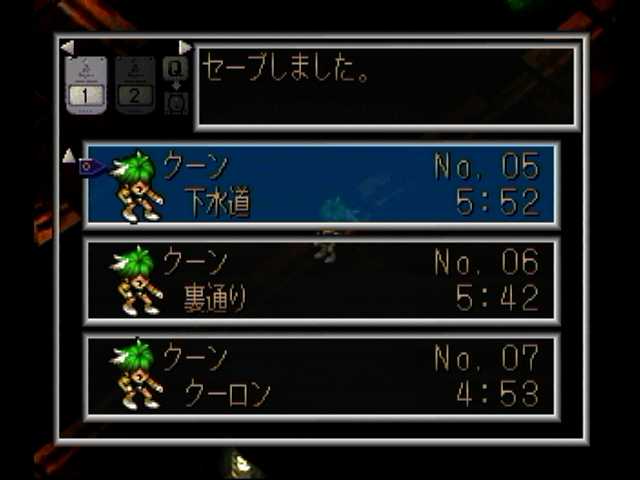Choose save file No. 06 裏通り
This screenshot has width=640, height=480.
322,281
